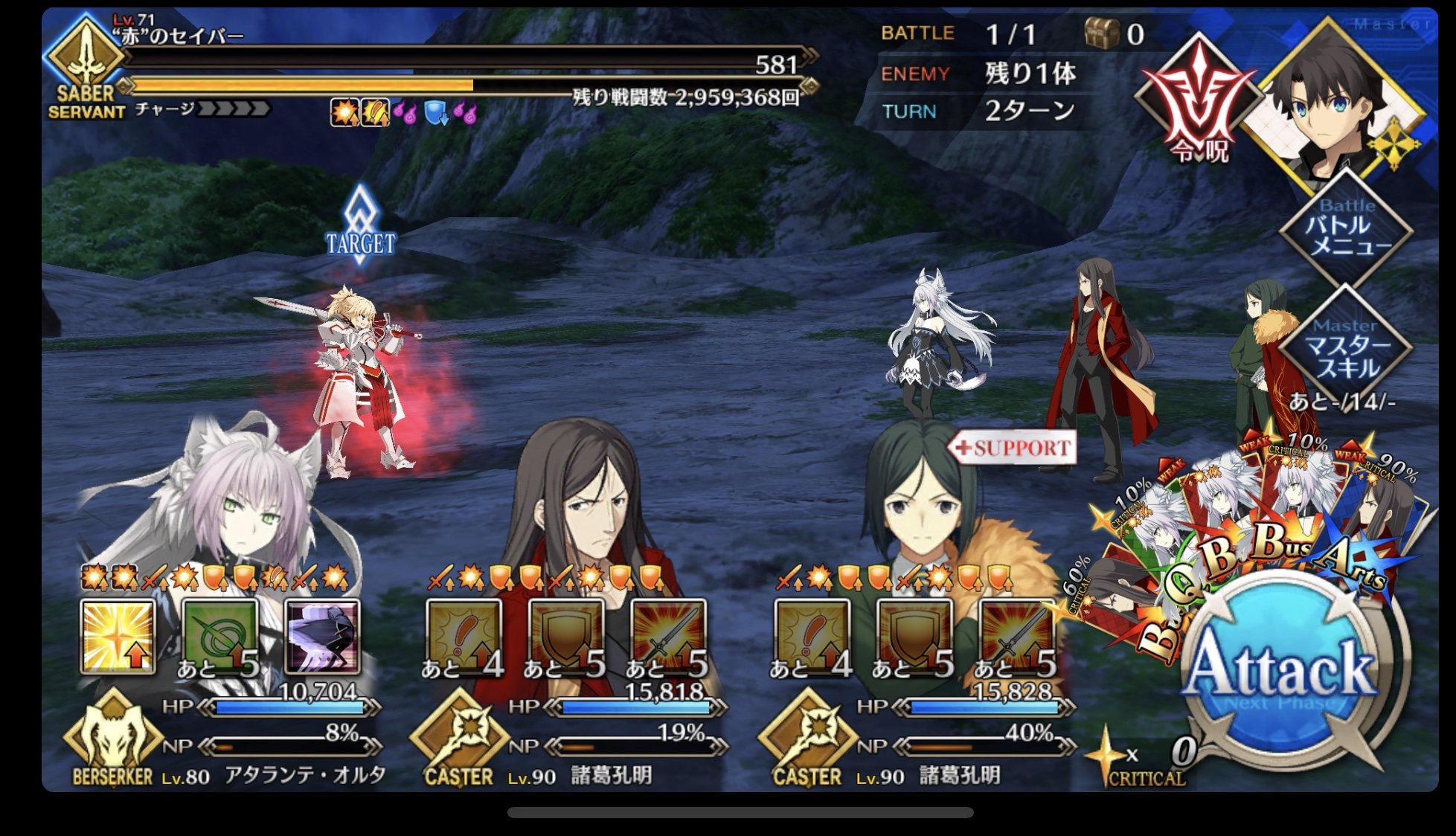Open Atalante Alter's Berserker class icon
The image size is (1456, 836).
(112, 736)
